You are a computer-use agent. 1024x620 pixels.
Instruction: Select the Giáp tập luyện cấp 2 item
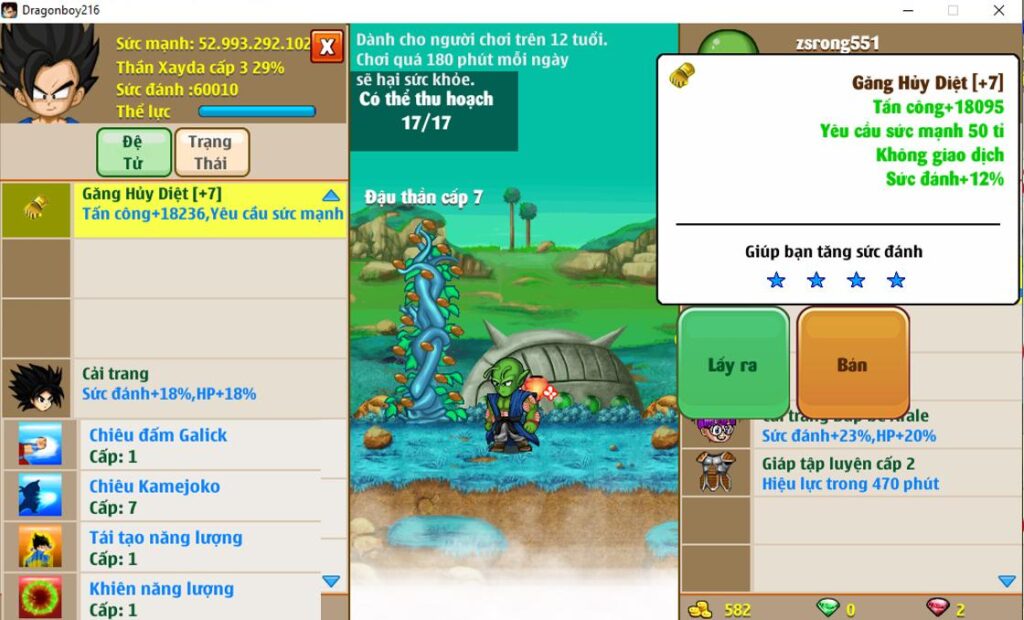pos(850,473)
